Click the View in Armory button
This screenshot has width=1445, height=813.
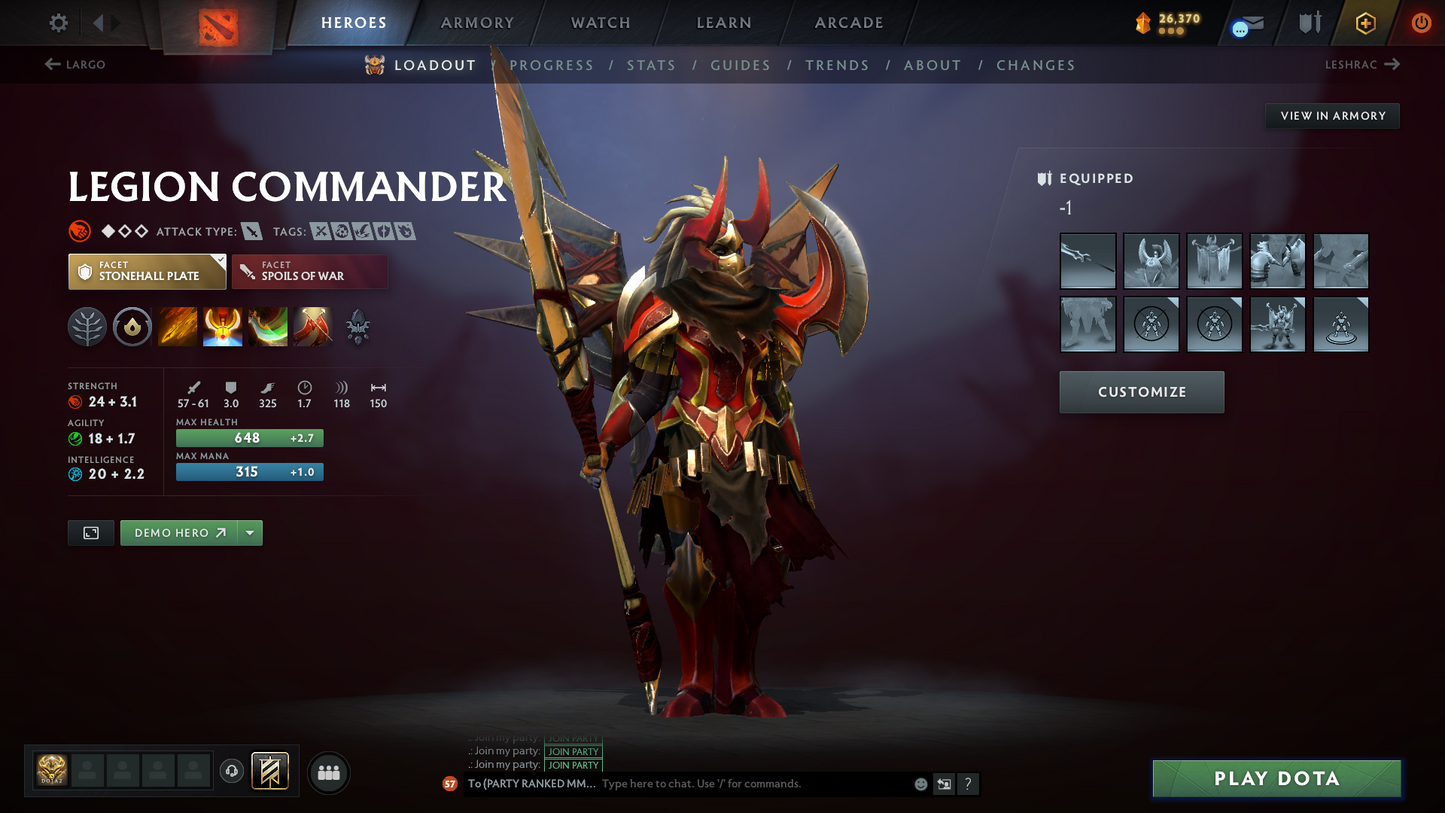click(1332, 115)
